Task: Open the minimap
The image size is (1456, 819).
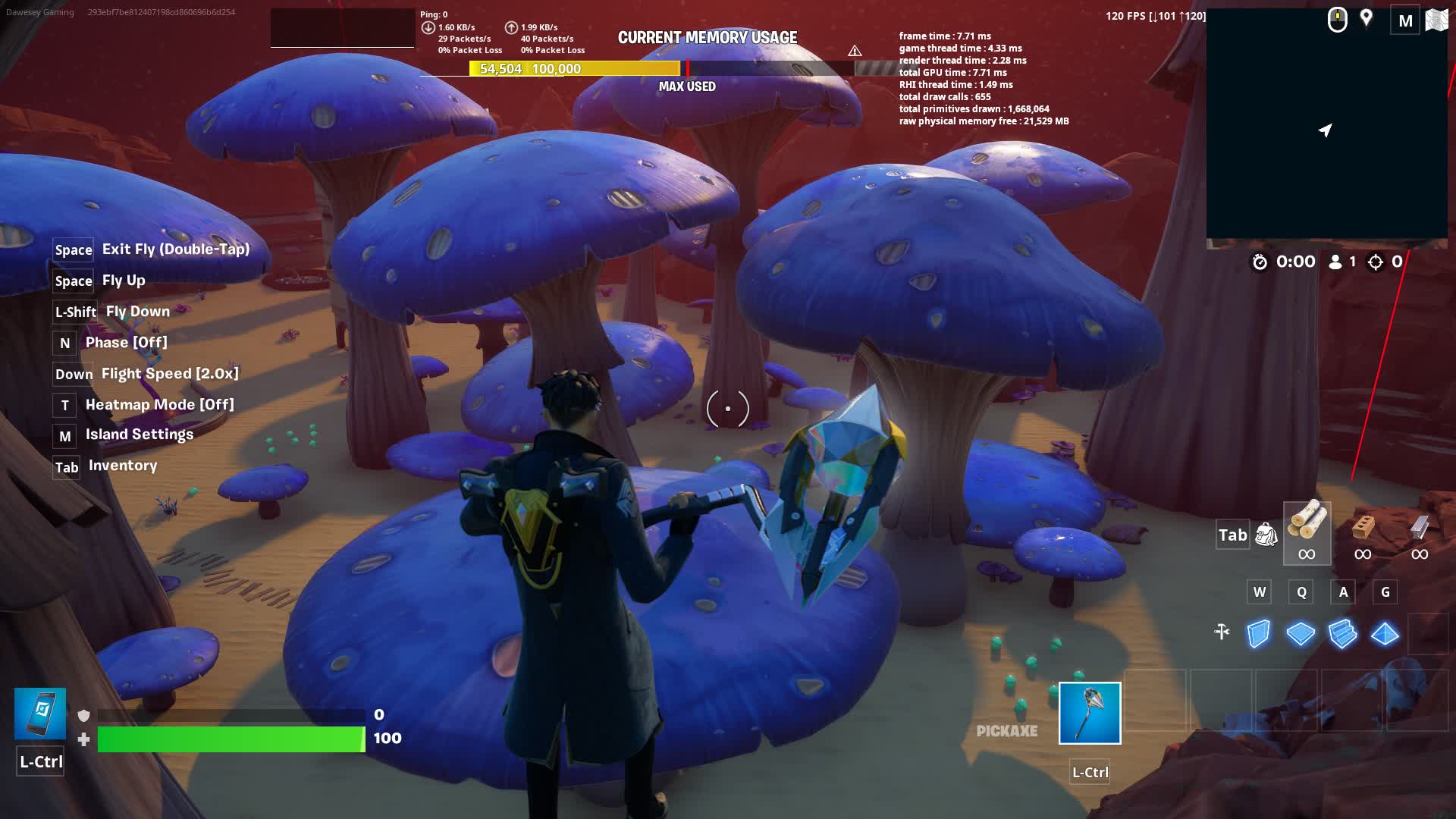Action: (x=1326, y=125)
